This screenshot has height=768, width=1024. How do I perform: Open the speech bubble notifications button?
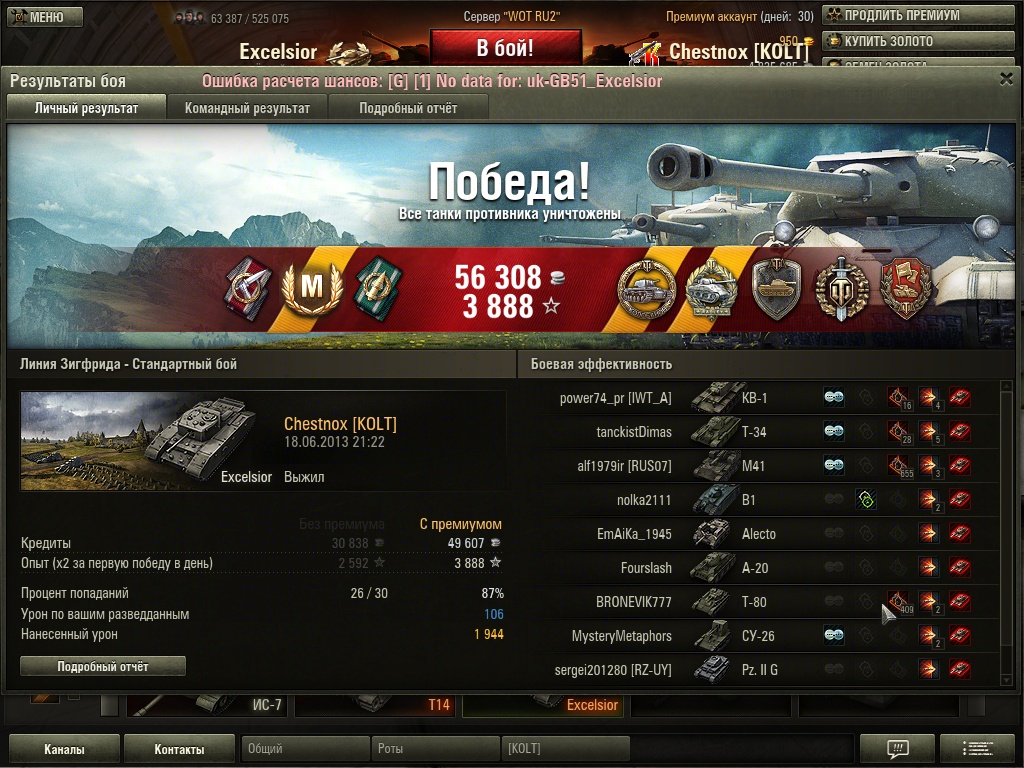tap(897, 749)
